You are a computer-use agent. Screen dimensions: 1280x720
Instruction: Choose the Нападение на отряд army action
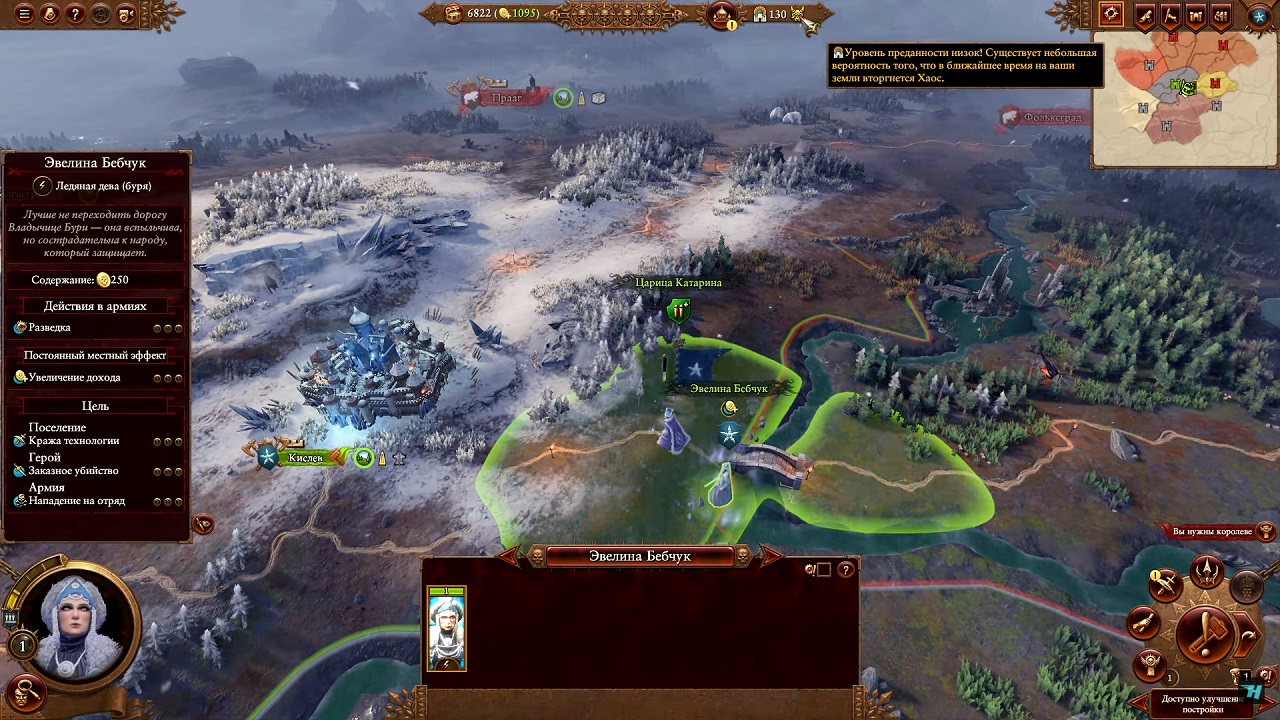pos(76,500)
